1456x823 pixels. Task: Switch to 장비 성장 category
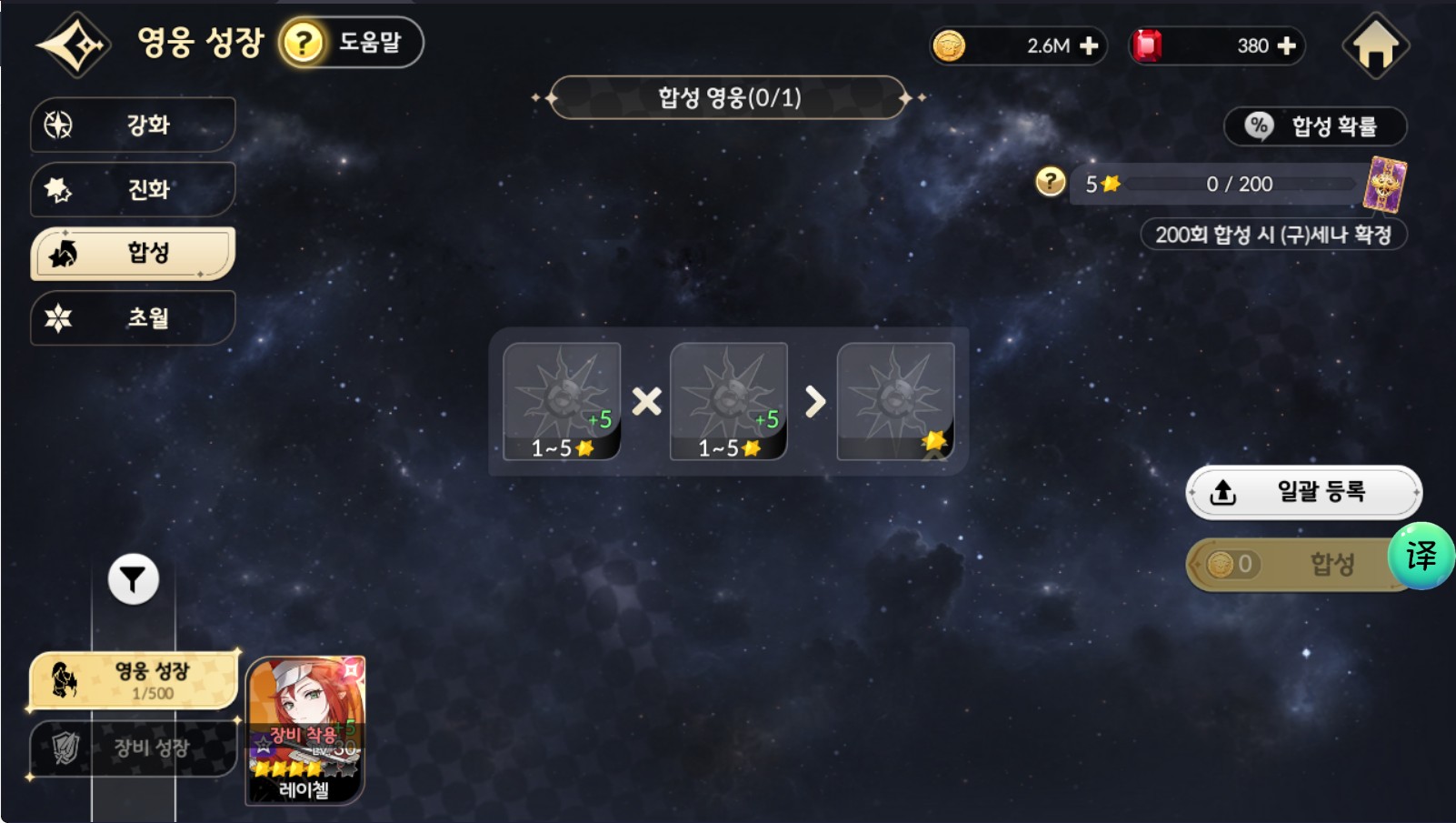[134, 748]
